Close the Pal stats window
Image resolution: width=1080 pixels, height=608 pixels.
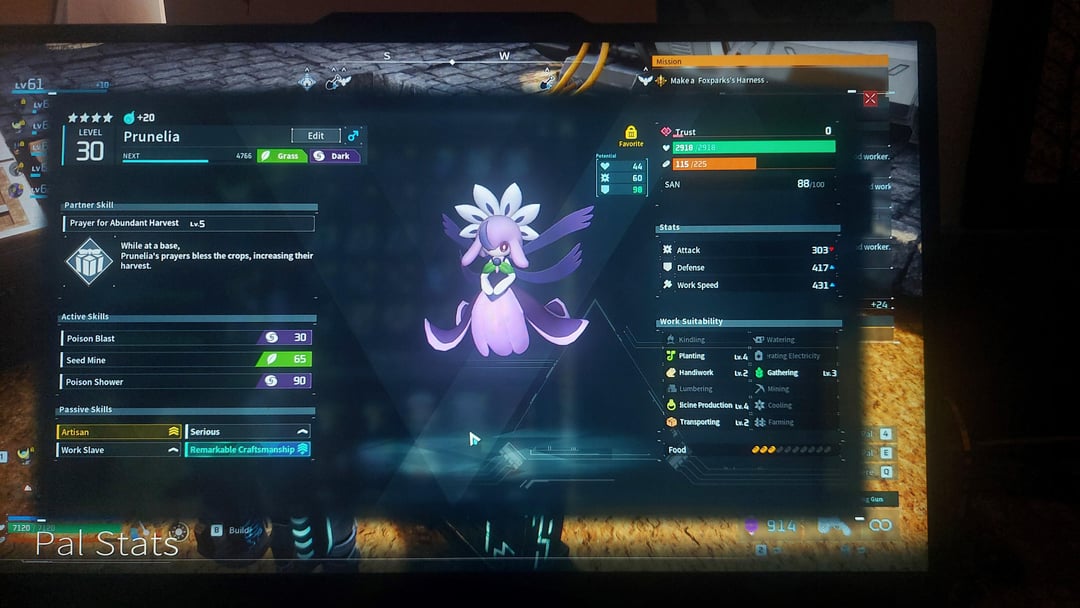point(870,98)
